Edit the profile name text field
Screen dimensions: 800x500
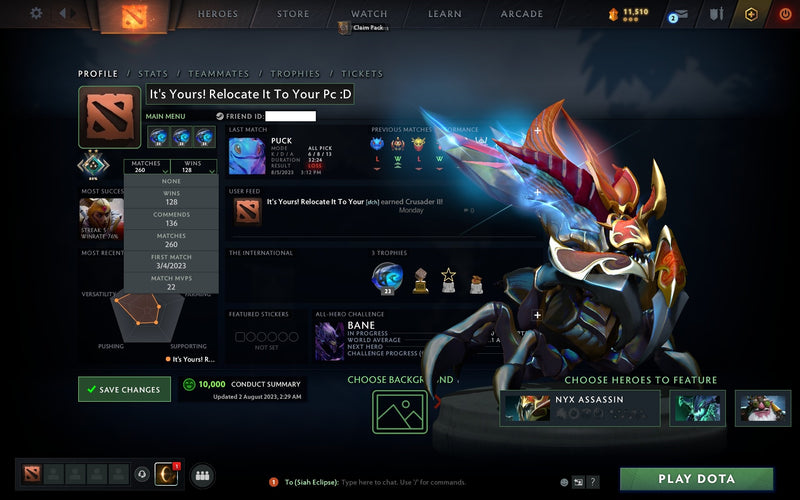point(252,95)
